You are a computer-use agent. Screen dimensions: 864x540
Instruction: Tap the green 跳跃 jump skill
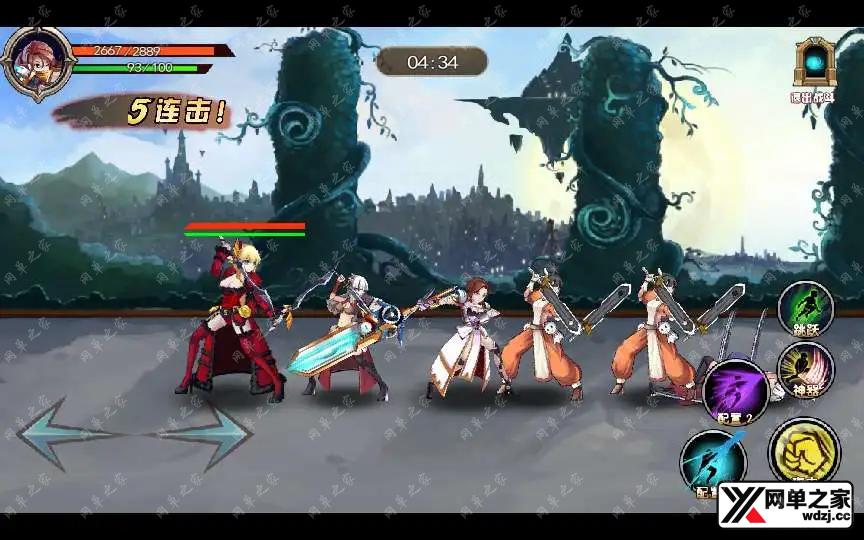pos(805,306)
